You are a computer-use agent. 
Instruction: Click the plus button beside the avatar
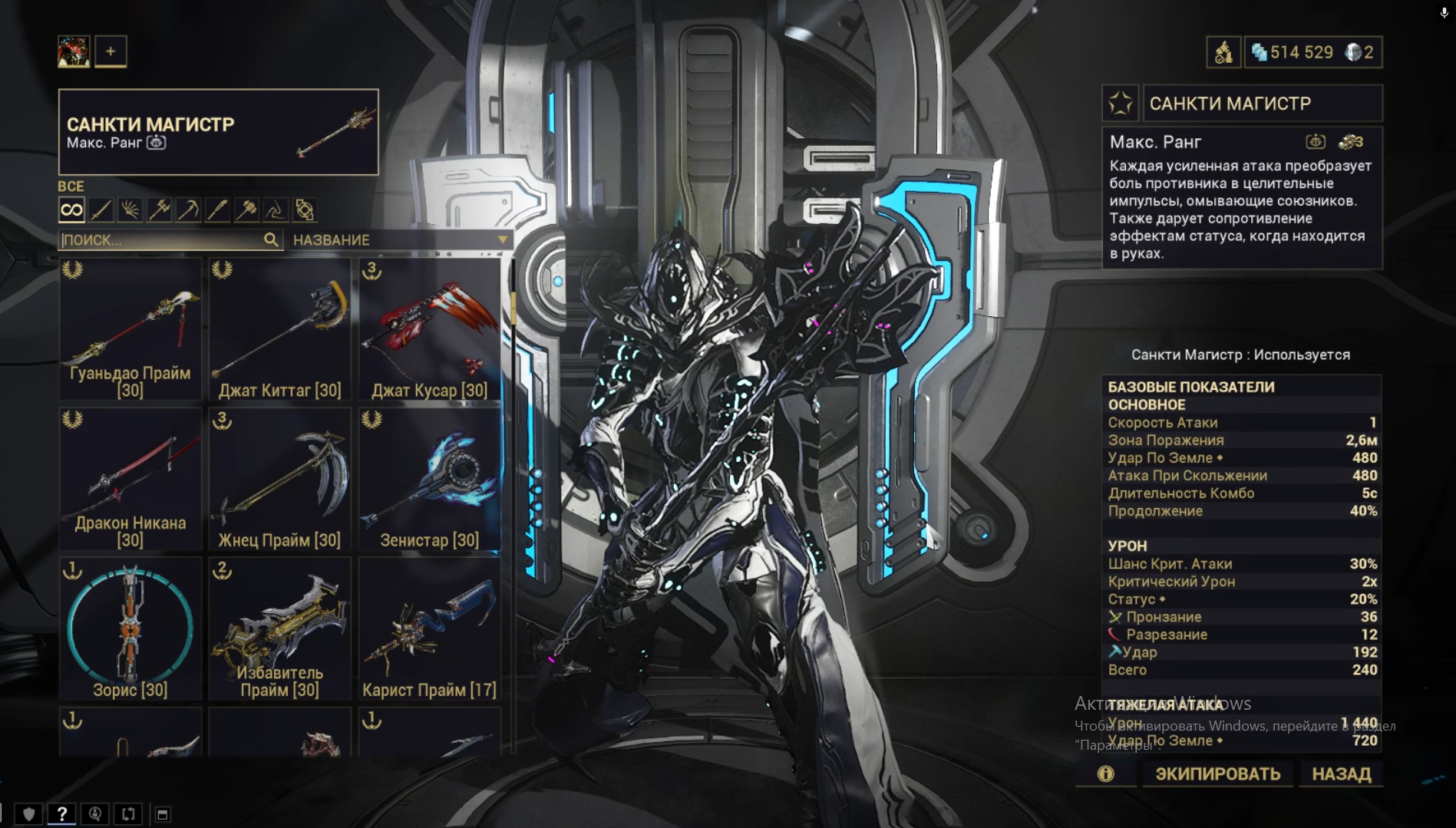click(111, 51)
